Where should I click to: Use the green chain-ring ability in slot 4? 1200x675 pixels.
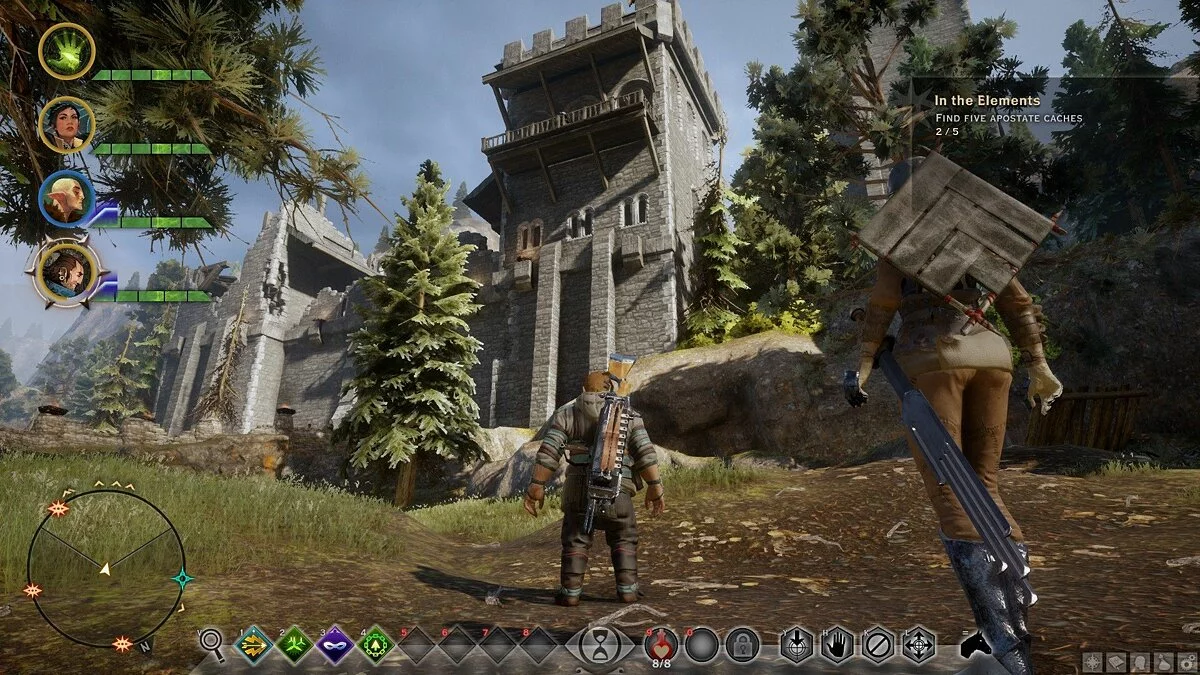click(x=376, y=645)
